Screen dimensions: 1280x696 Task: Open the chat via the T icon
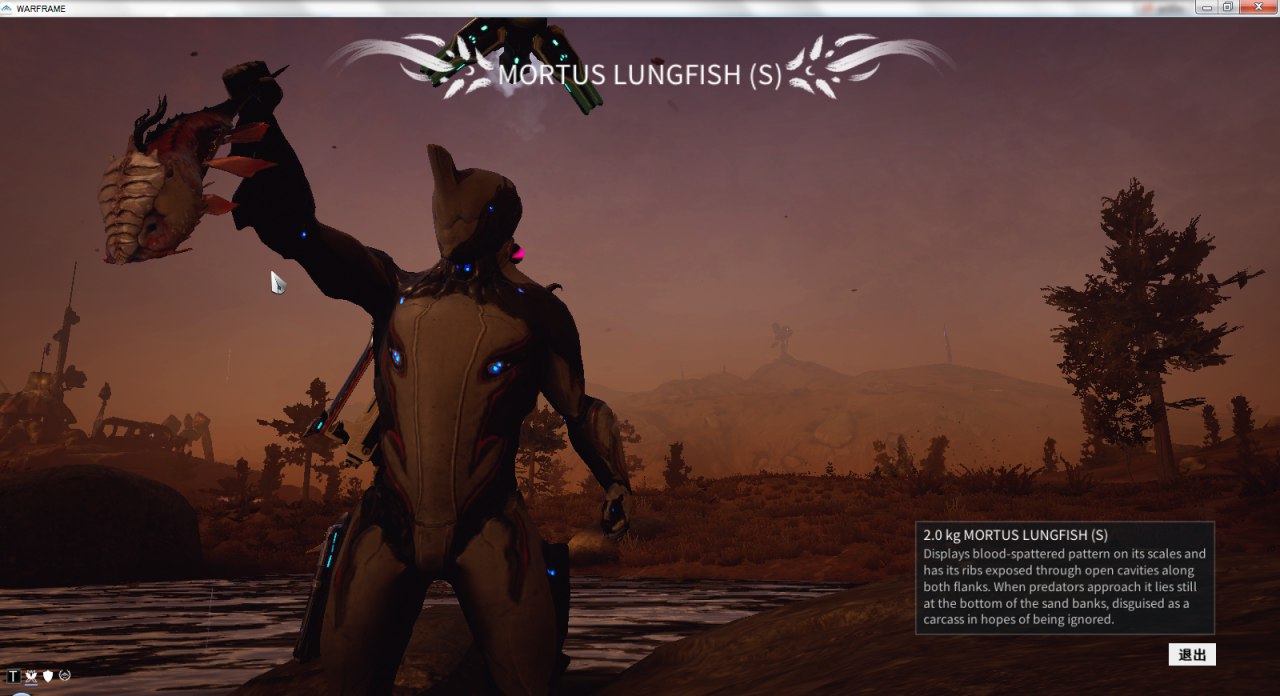[14, 677]
